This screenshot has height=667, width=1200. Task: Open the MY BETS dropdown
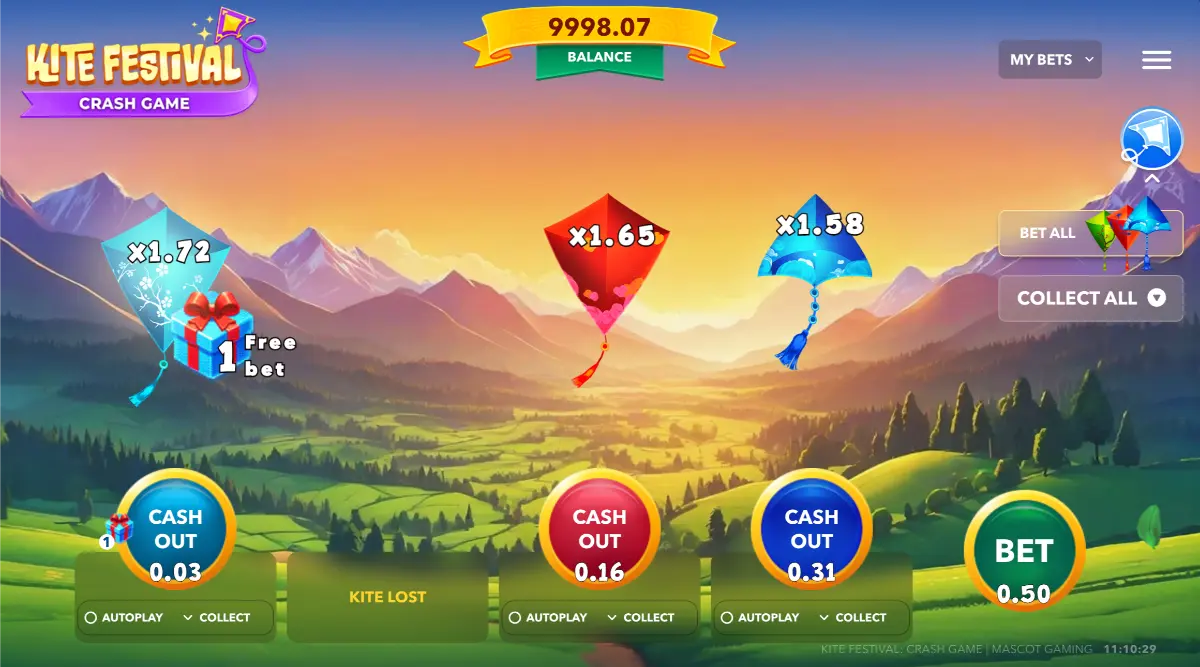[1049, 60]
